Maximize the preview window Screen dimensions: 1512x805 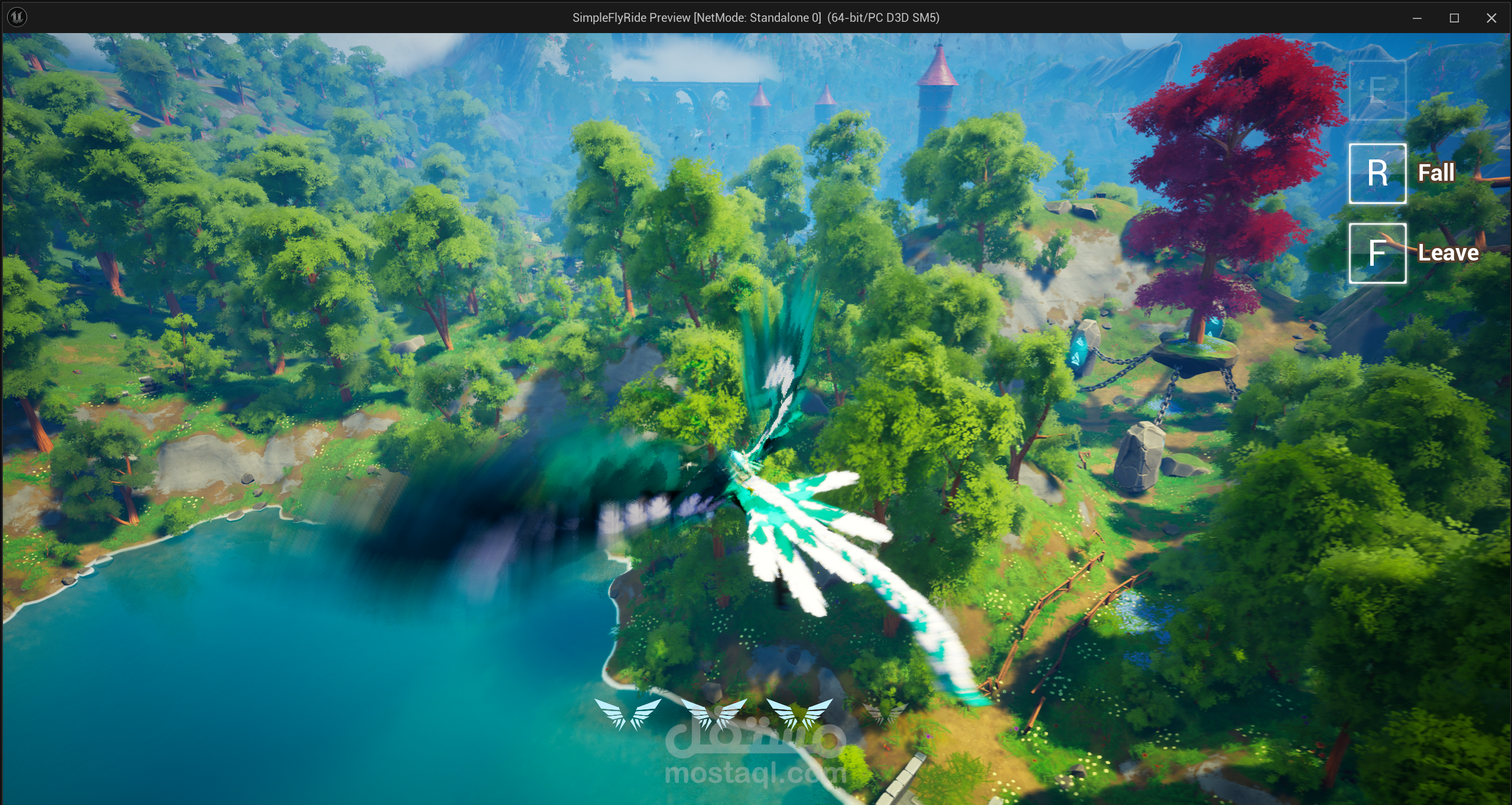pyautogui.click(x=1454, y=18)
